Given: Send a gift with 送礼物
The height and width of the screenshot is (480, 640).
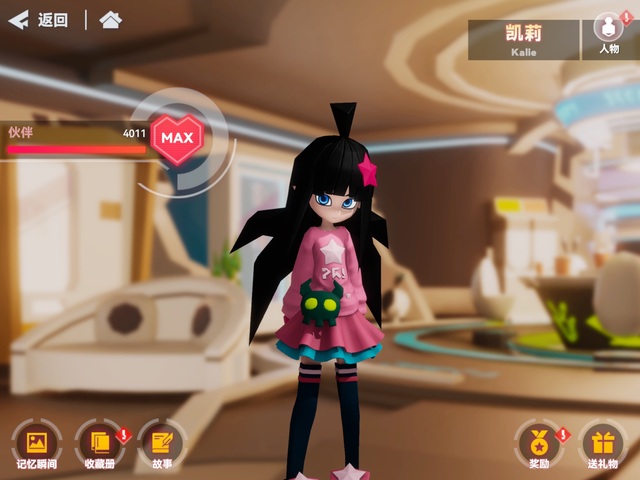Looking at the screenshot, I should tap(602, 443).
